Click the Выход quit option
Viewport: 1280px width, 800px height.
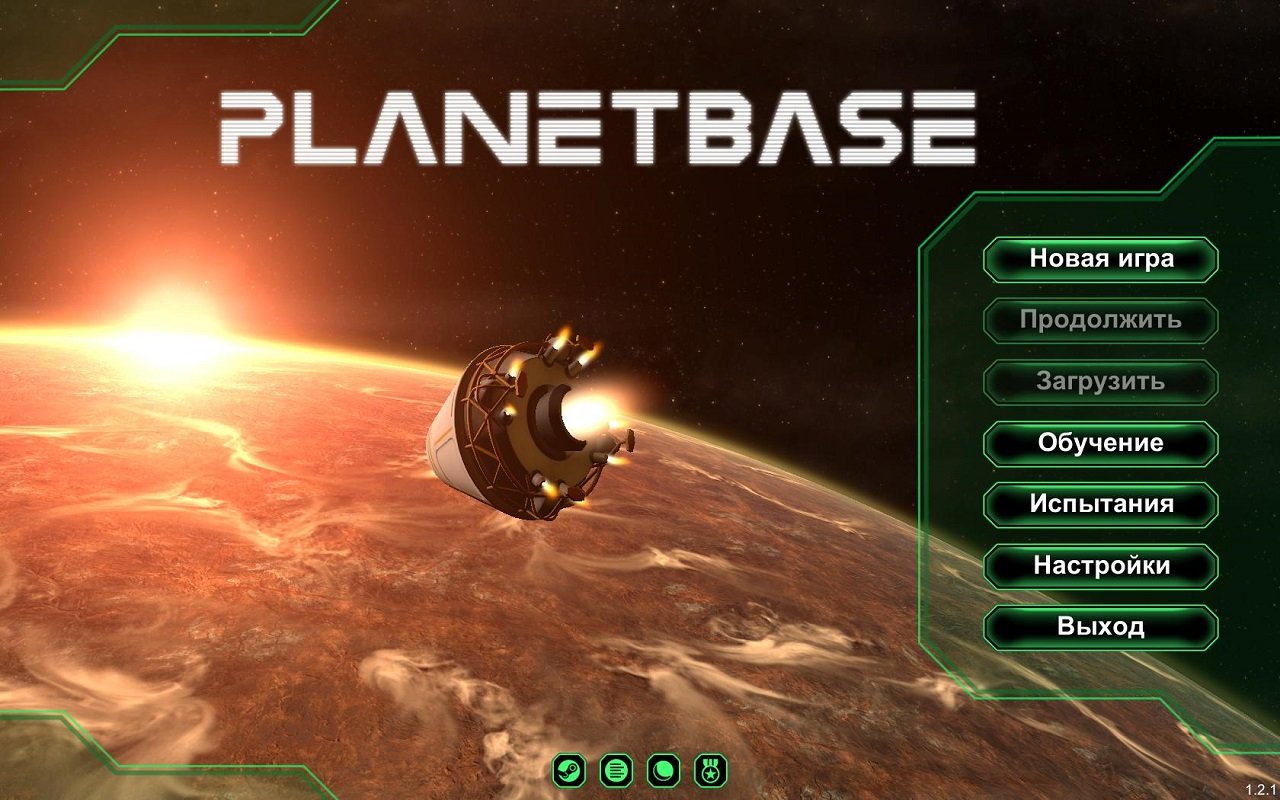click(1100, 627)
